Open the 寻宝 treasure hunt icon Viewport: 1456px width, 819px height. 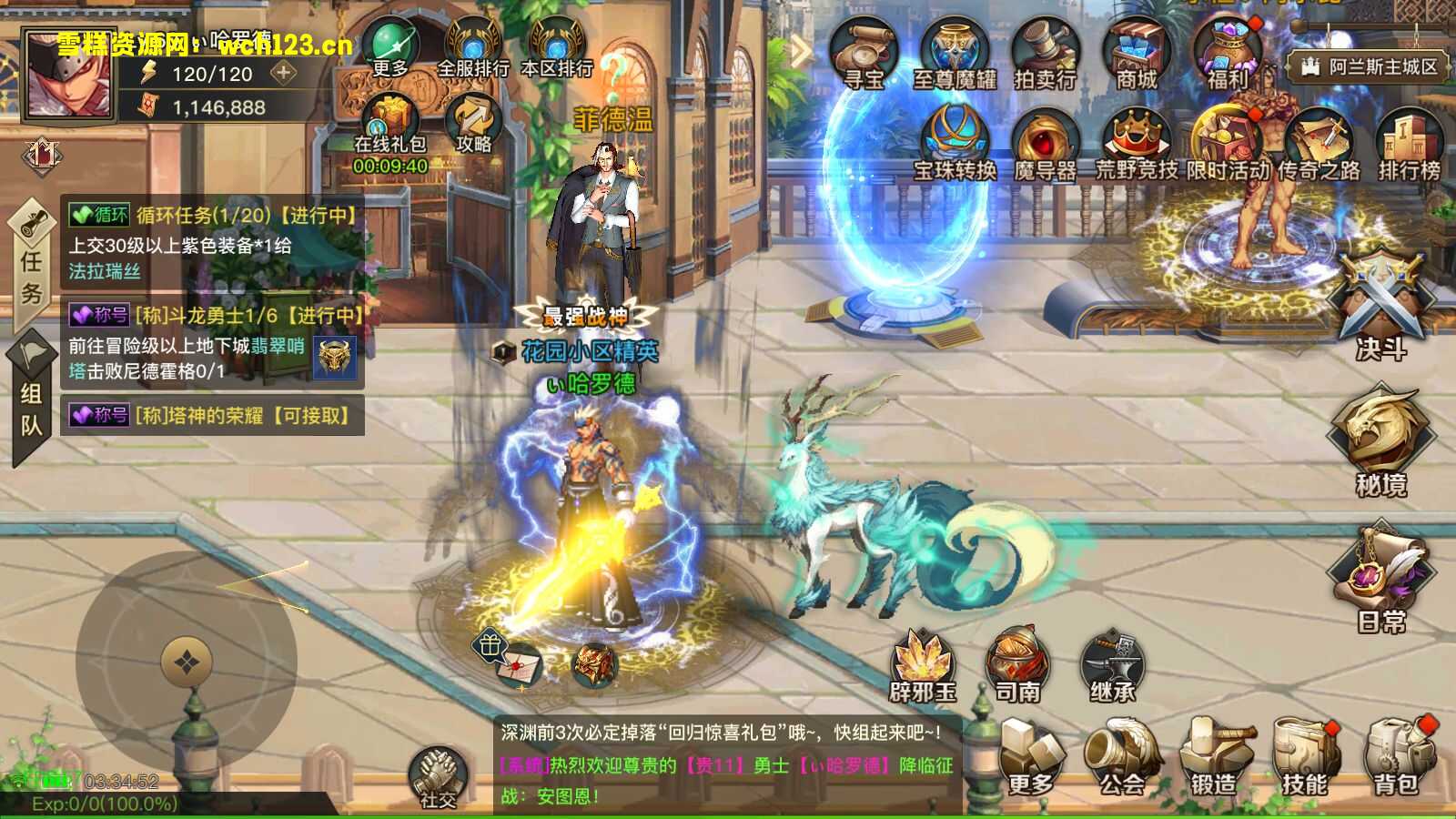864,53
